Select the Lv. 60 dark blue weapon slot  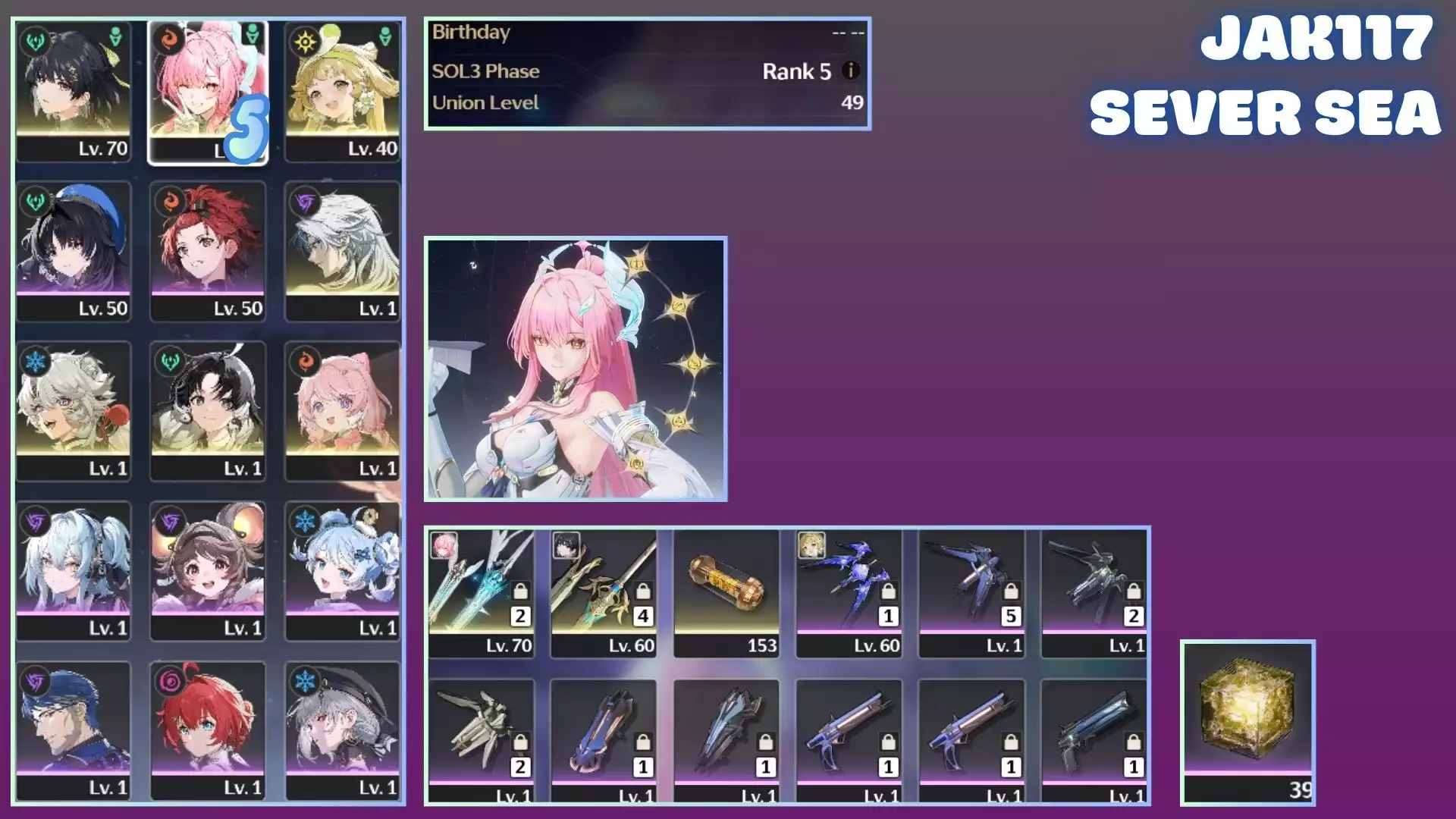click(849, 592)
